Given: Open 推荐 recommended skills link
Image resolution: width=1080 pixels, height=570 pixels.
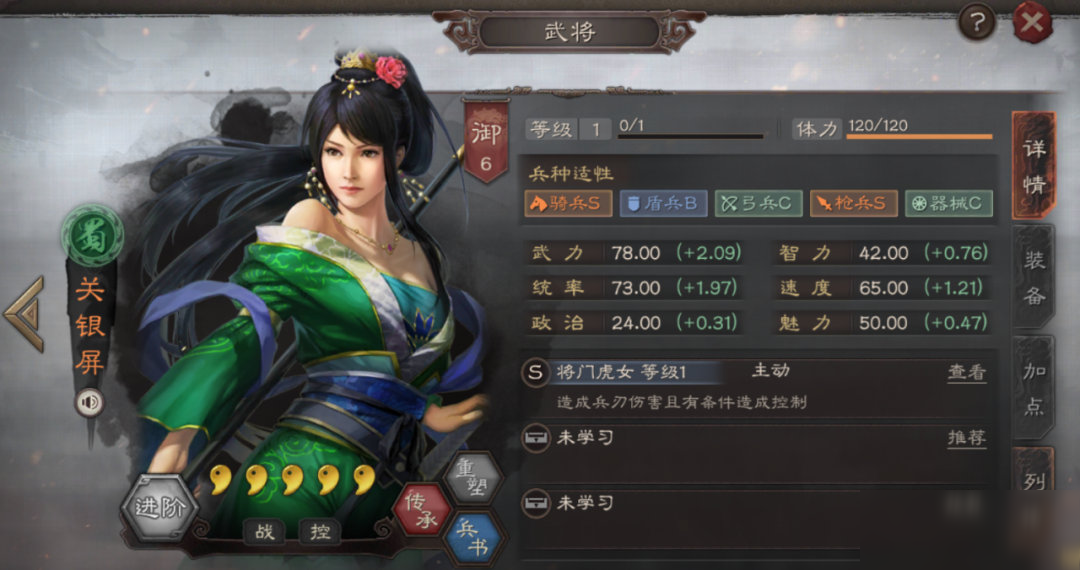Looking at the screenshot, I should (966, 437).
